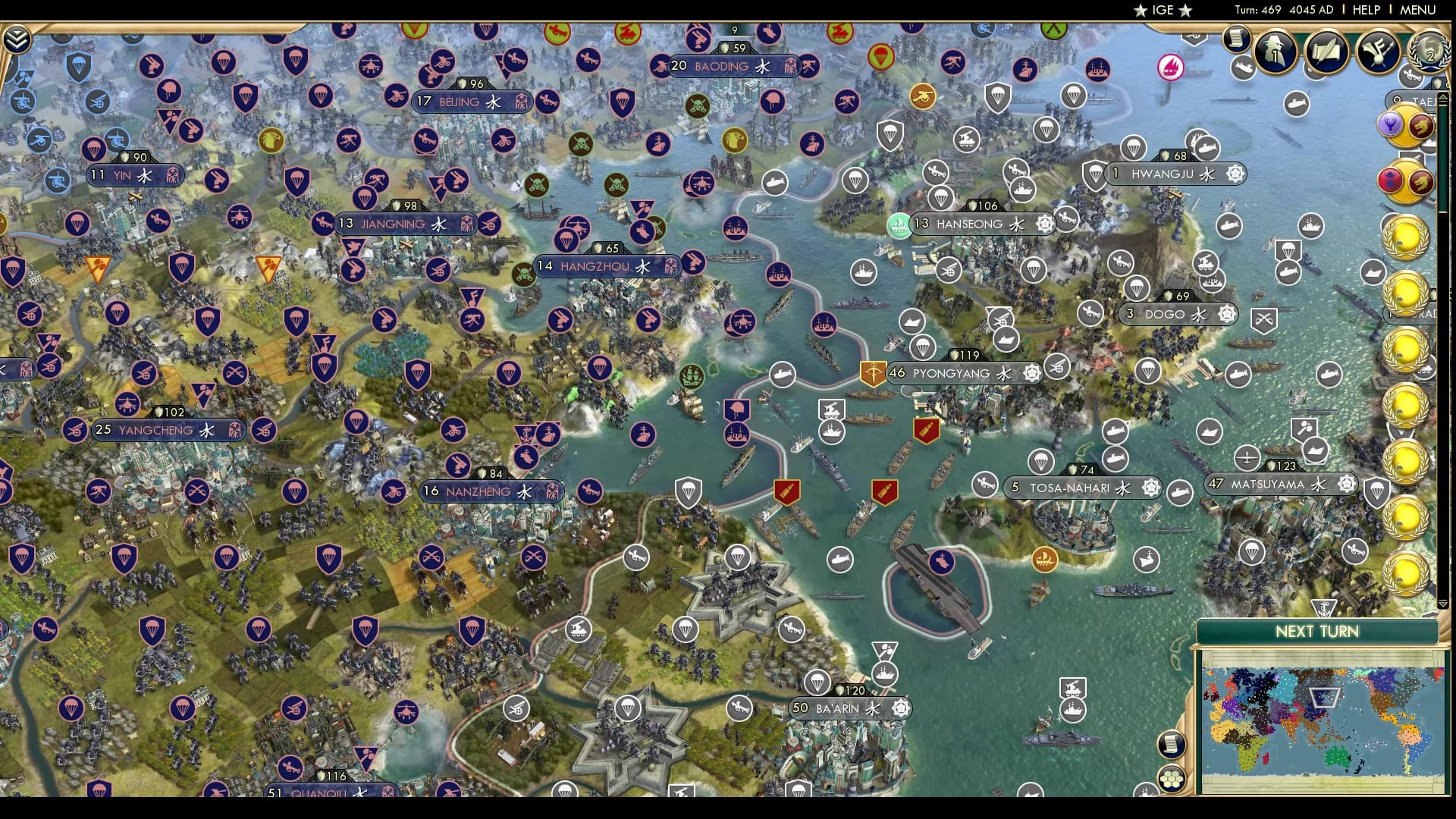Open the Culture overview icon
The width and height of the screenshot is (1456, 819).
pyautogui.click(x=1378, y=49)
